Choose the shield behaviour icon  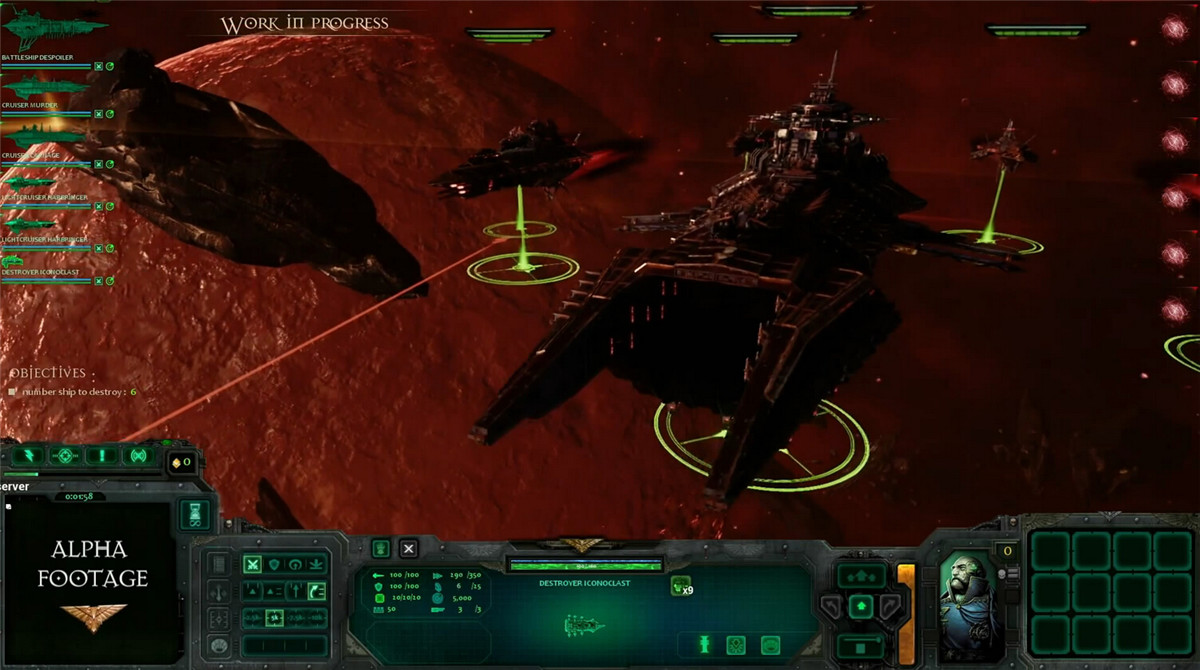pos(274,565)
